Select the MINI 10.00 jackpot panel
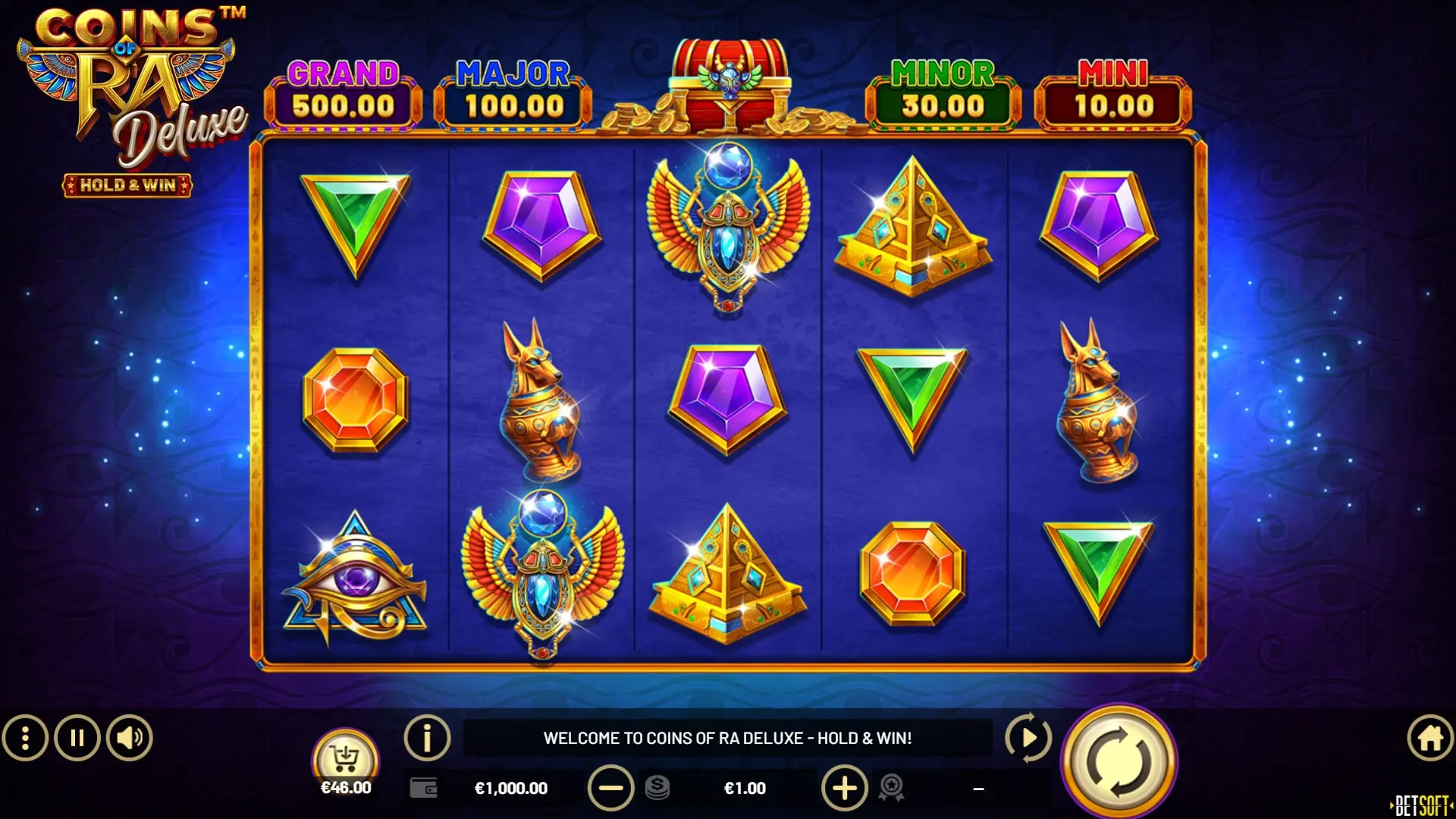The width and height of the screenshot is (1456, 819). tap(1113, 91)
